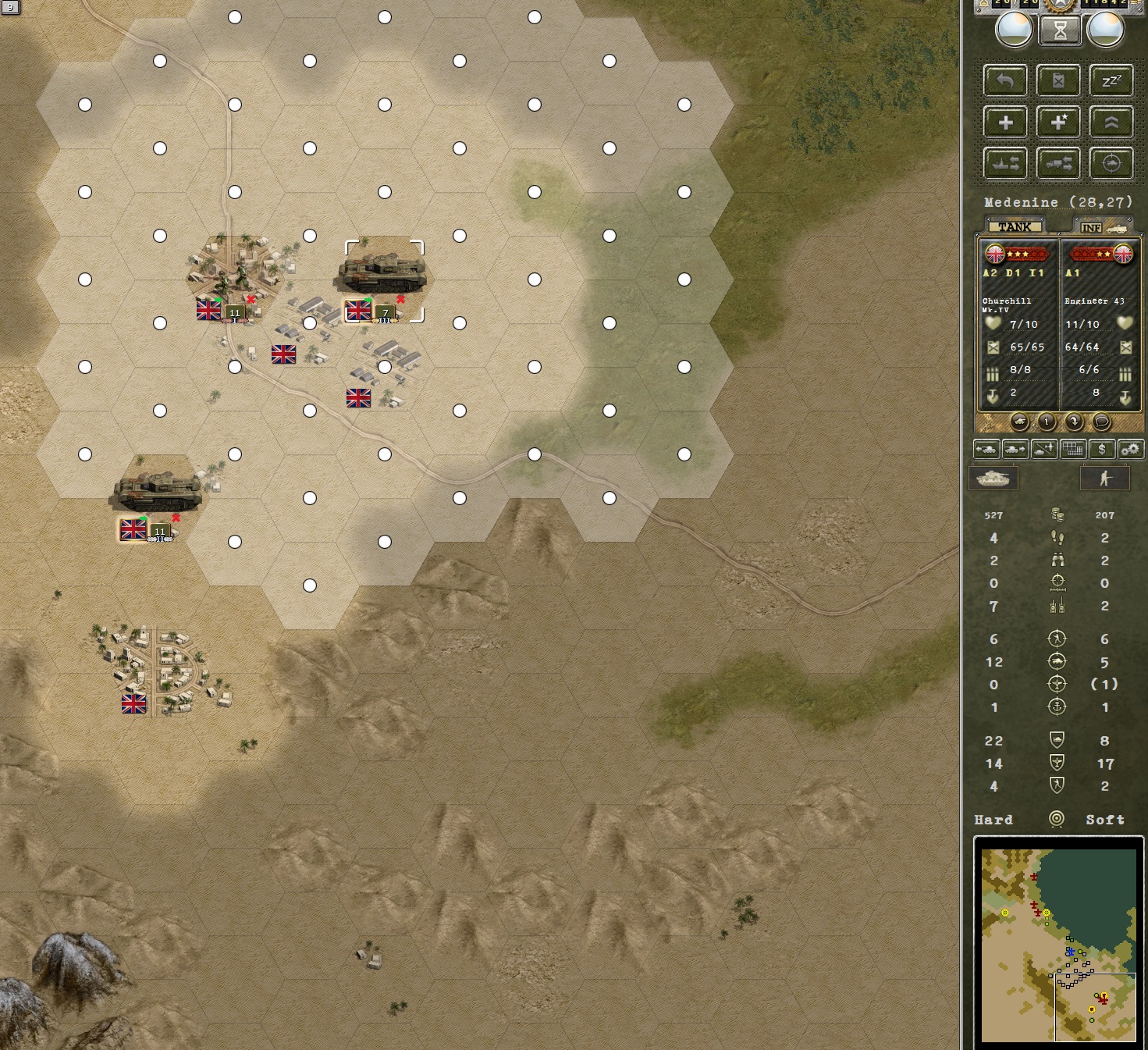Image resolution: width=1148 pixels, height=1050 pixels.
Task: Click the round speech bubble button
Action: tap(1101, 422)
